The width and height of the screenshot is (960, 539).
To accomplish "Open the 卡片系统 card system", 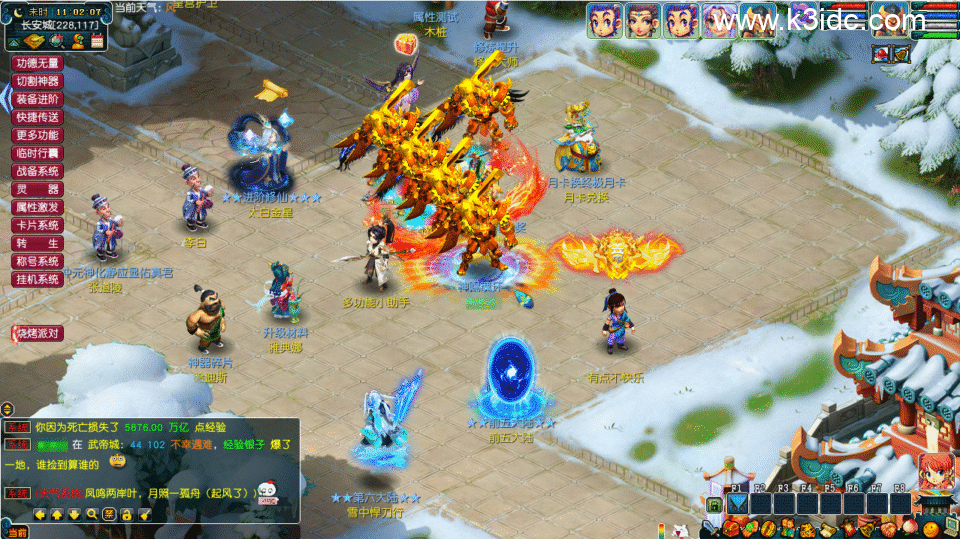I will [38, 225].
